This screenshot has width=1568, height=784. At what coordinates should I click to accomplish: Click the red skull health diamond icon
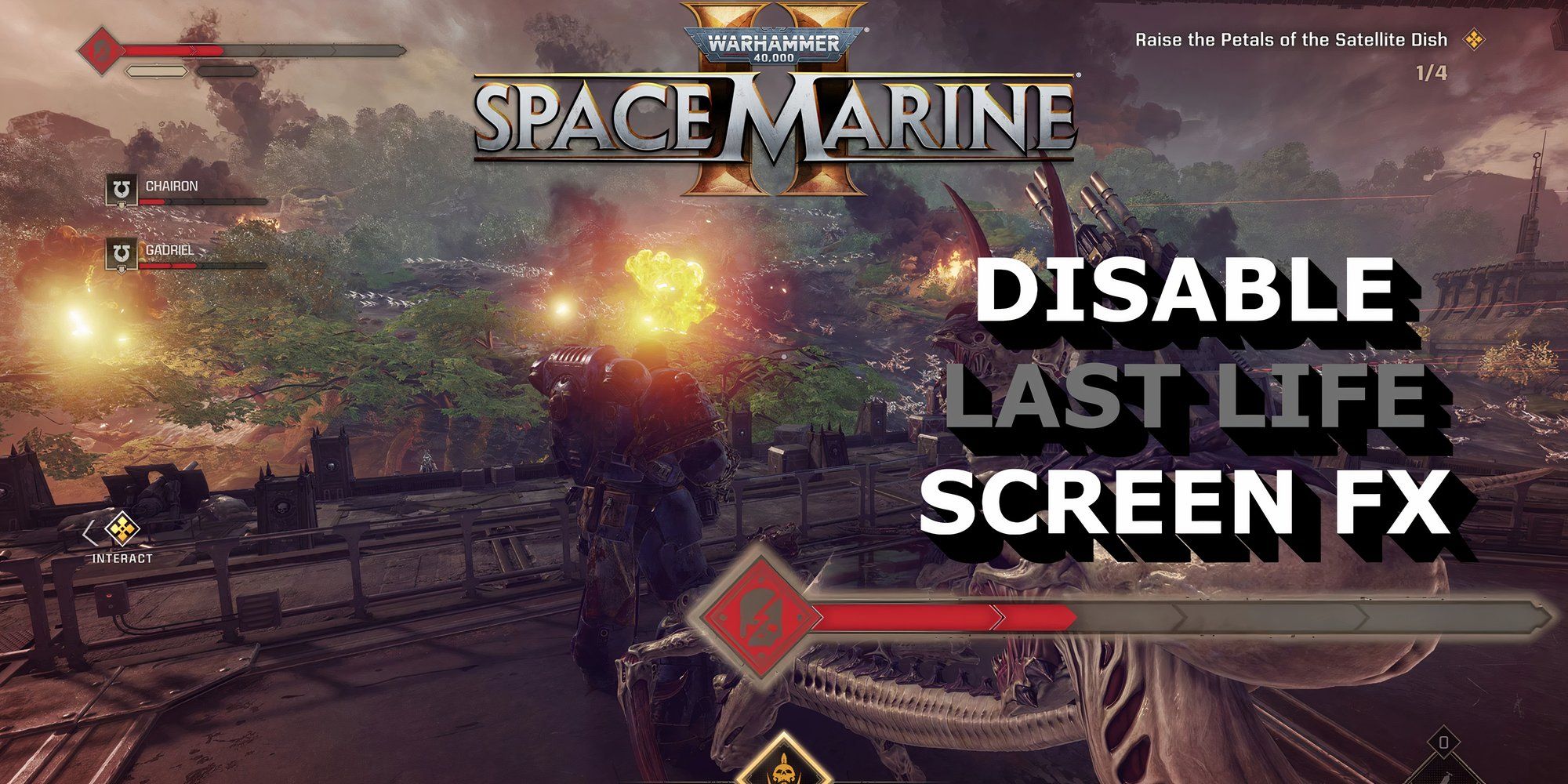102,49
